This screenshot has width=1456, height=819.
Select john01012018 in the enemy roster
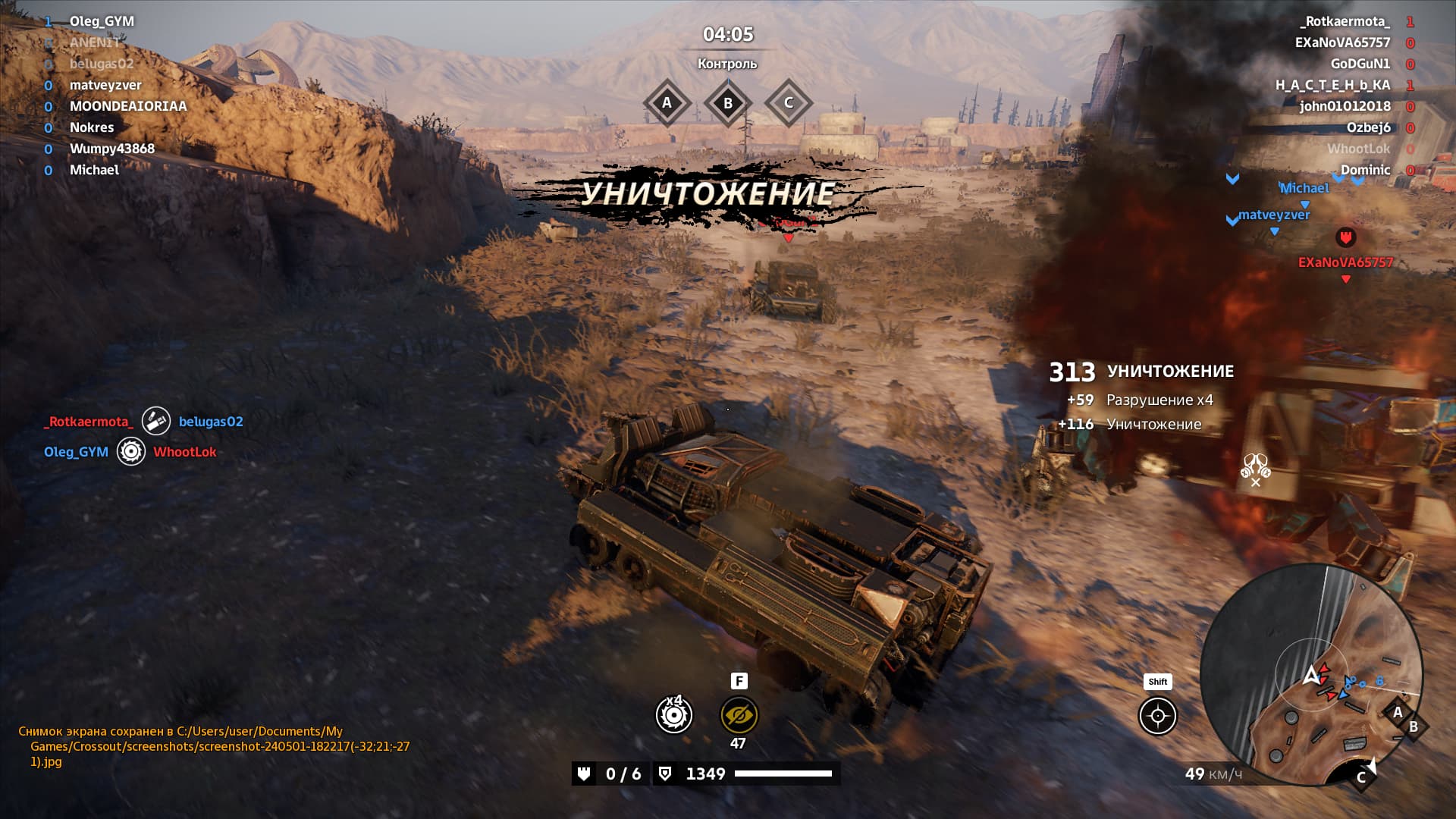(x=1345, y=106)
